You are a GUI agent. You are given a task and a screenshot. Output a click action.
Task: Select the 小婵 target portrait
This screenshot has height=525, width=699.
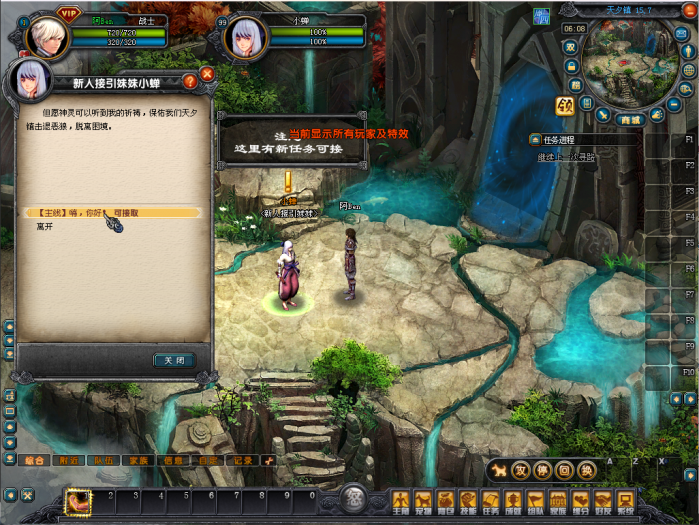tap(246, 39)
